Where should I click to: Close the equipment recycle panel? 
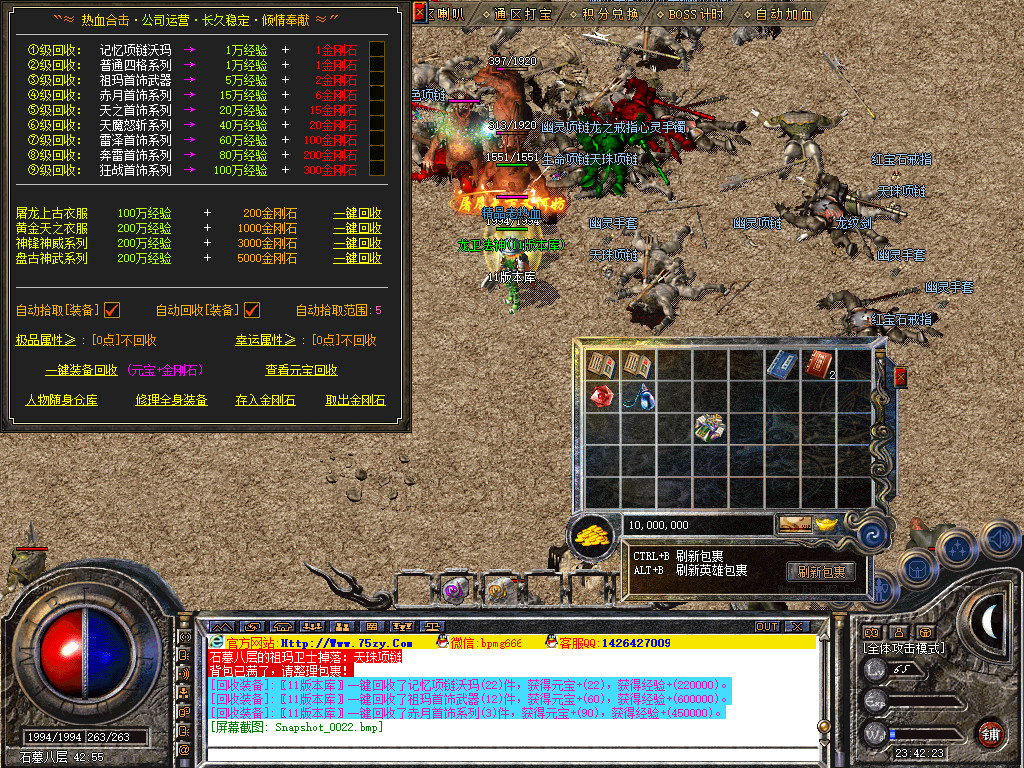point(422,14)
